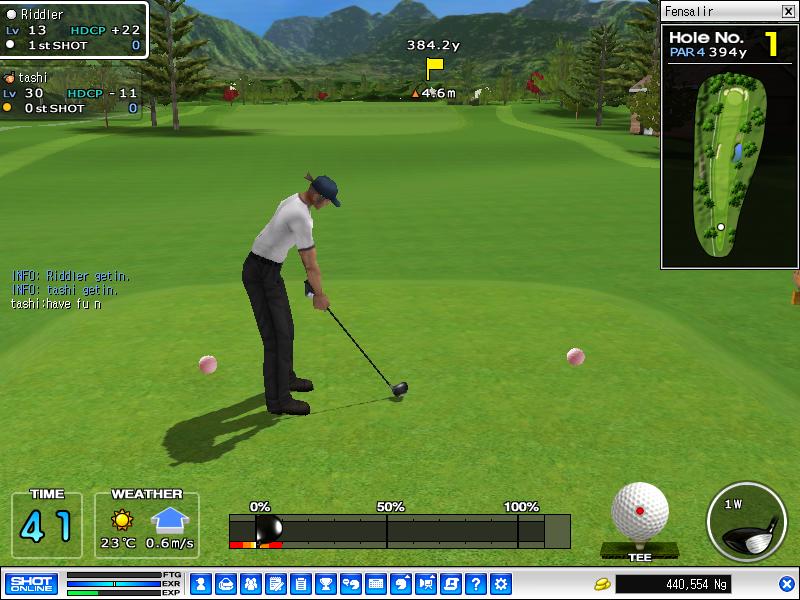800x600 pixels.
Task: Click the camera view toolbar icon
Action: click(x=426, y=584)
